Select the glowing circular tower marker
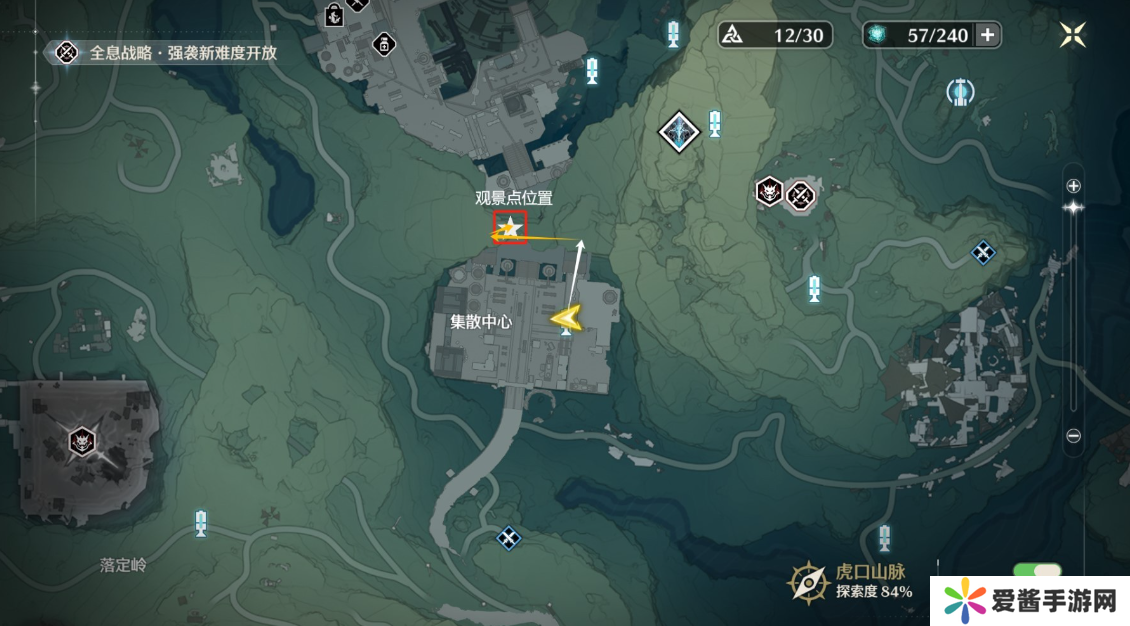The height and width of the screenshot is (626, 1130). click(x=960, y=92)
